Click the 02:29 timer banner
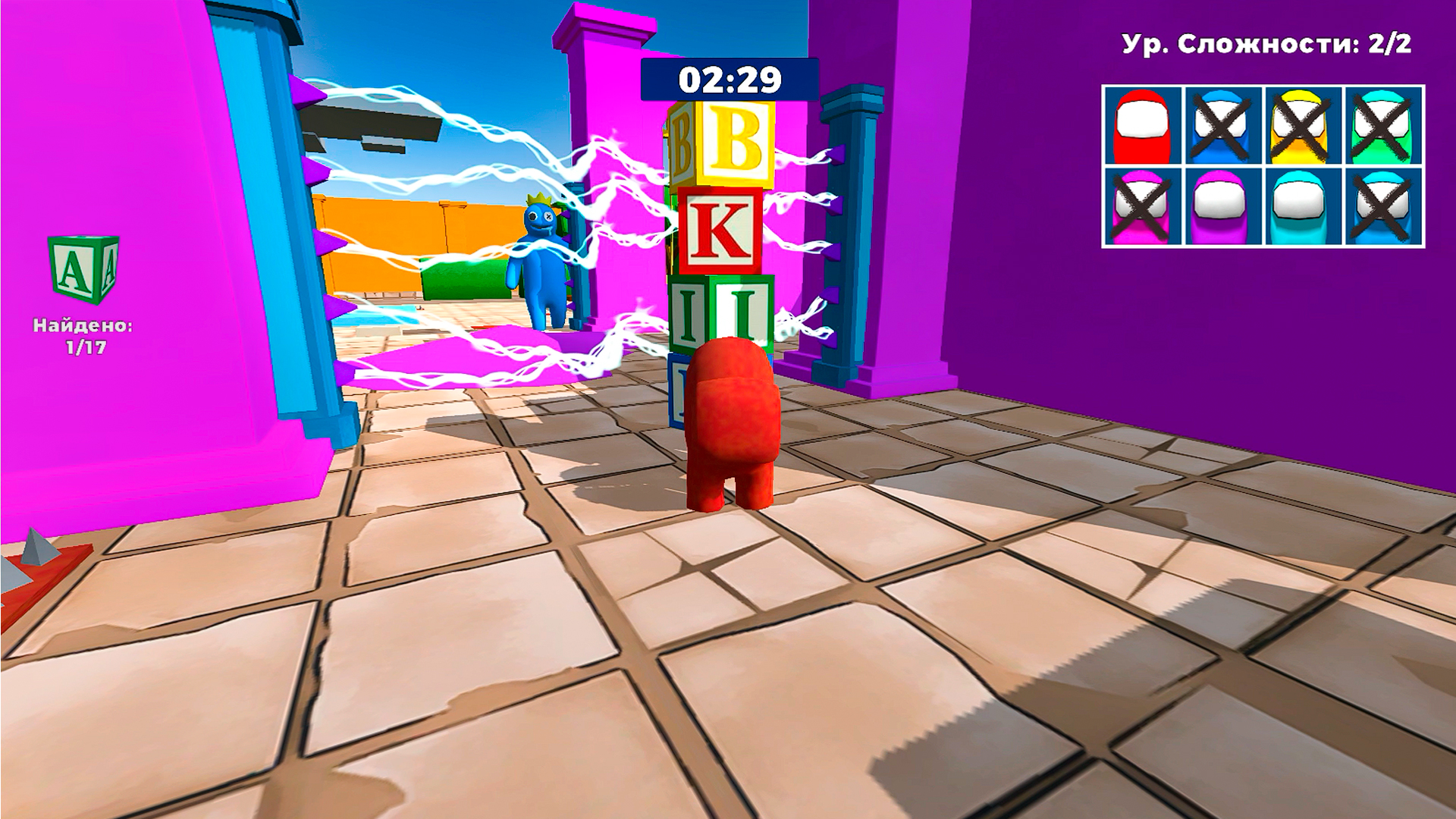This screenshot has height=819, width=1456. [730, 78]
